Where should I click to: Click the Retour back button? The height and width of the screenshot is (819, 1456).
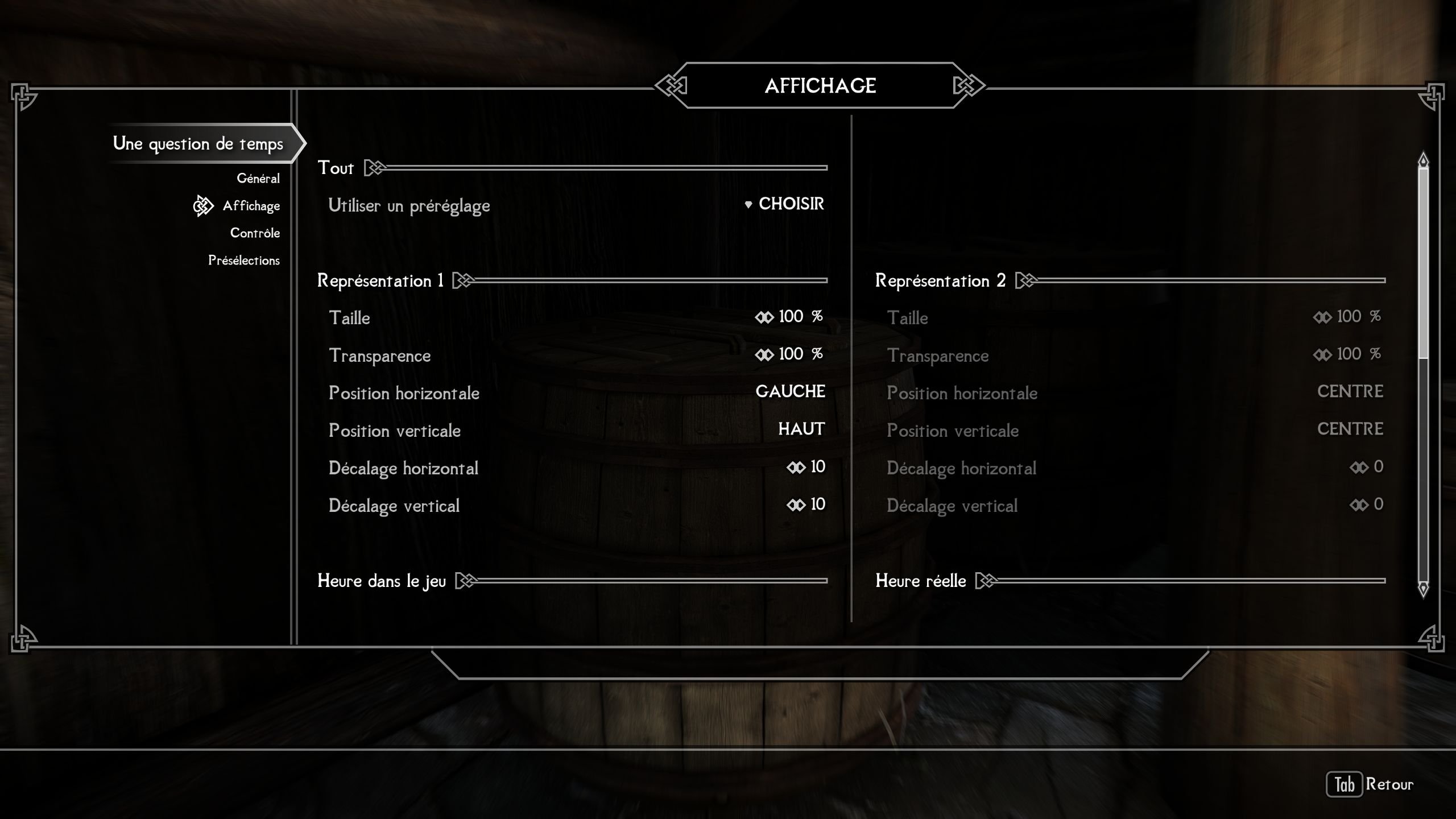point(1371,785)
